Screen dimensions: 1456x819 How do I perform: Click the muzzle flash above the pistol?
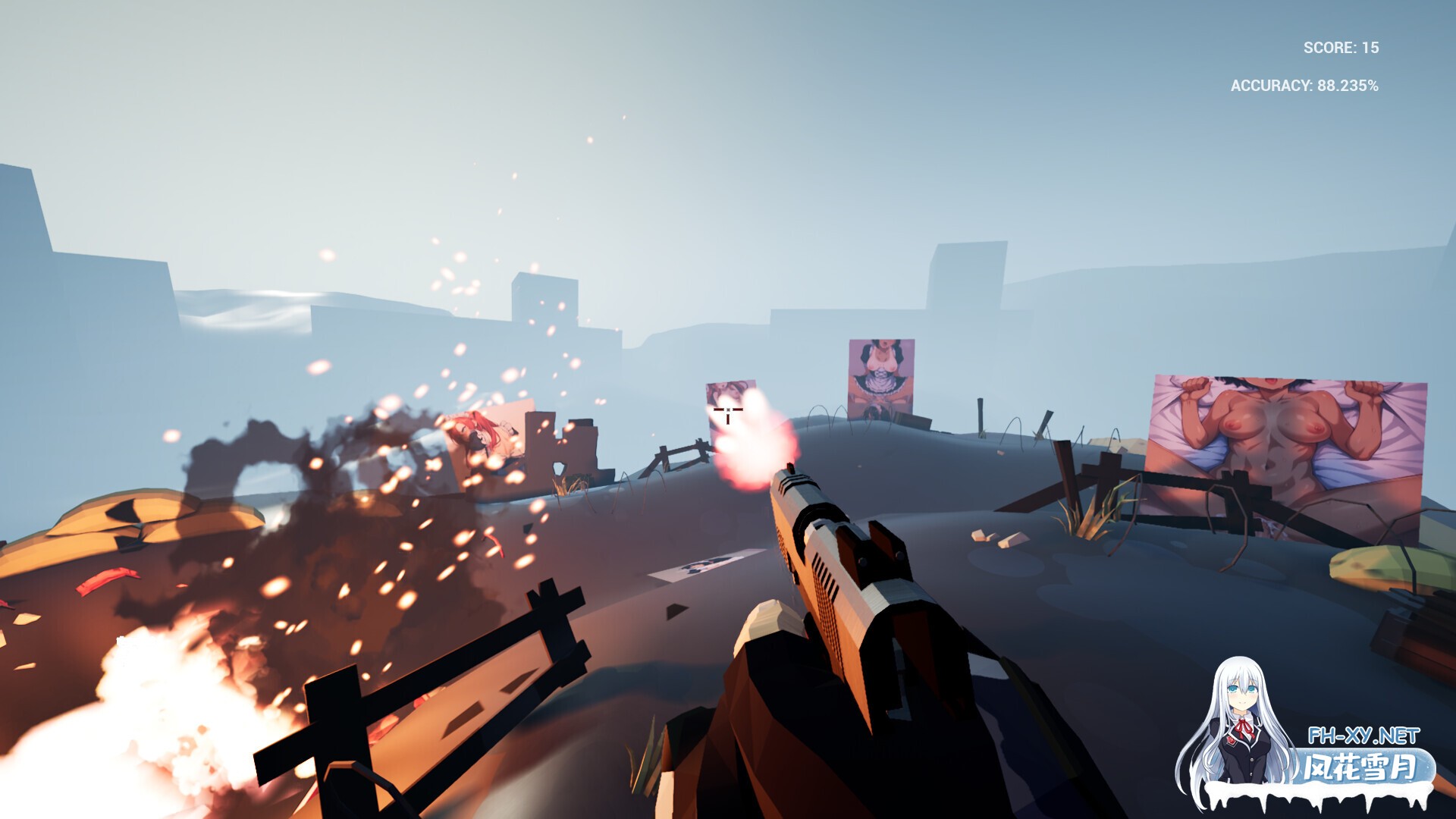(x=751, y=447)
